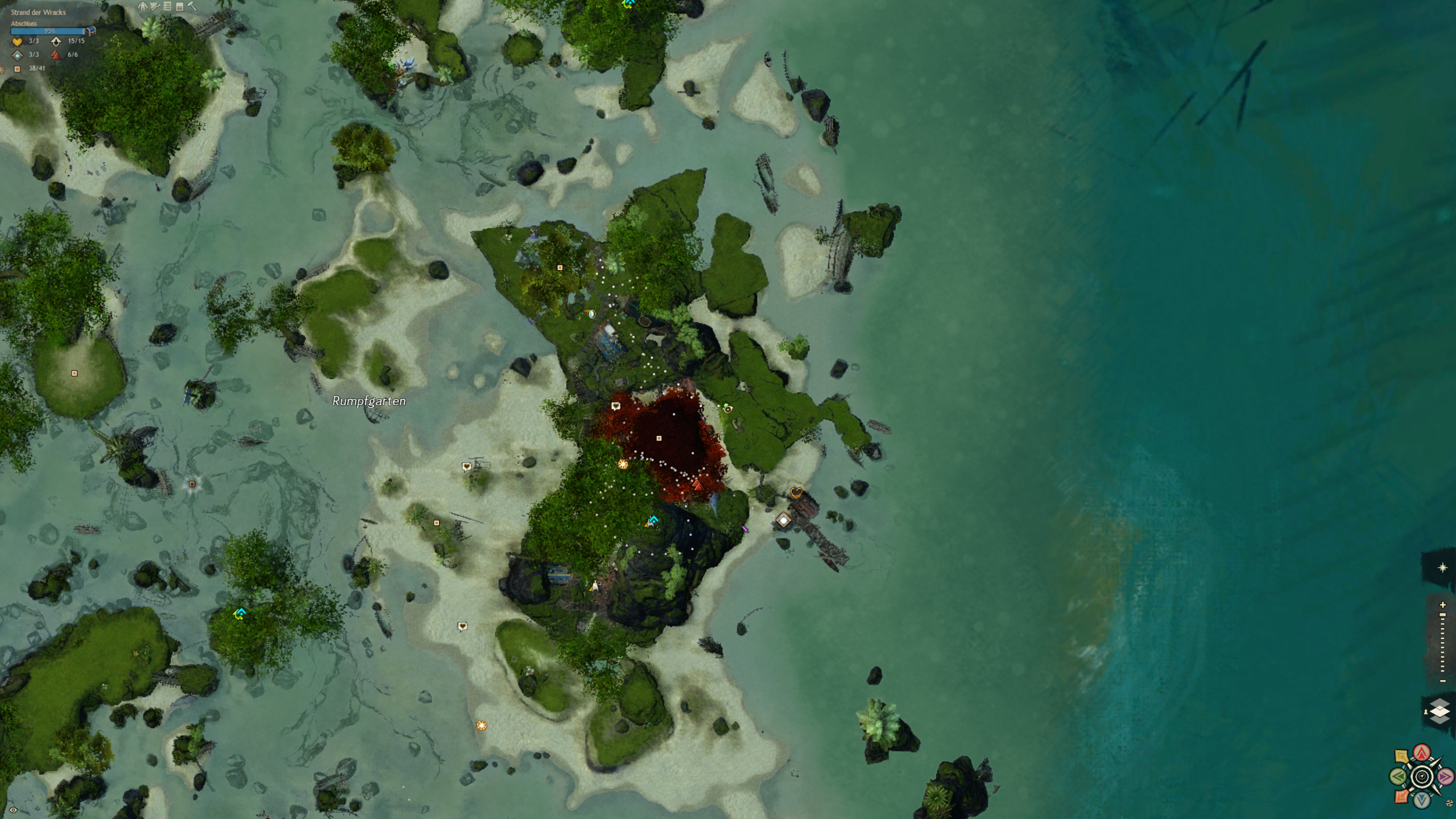This screenshot has width=1456, height=819.
Task: Click the eye icon in bottom-left corner
Action: 13,810
